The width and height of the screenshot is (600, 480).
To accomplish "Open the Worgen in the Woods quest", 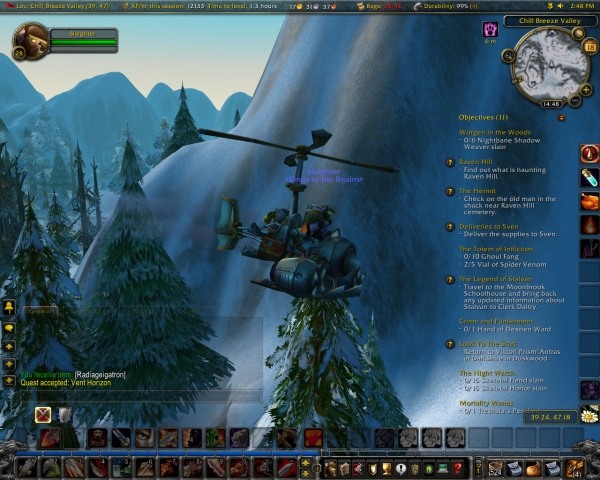I will point(496,132).
